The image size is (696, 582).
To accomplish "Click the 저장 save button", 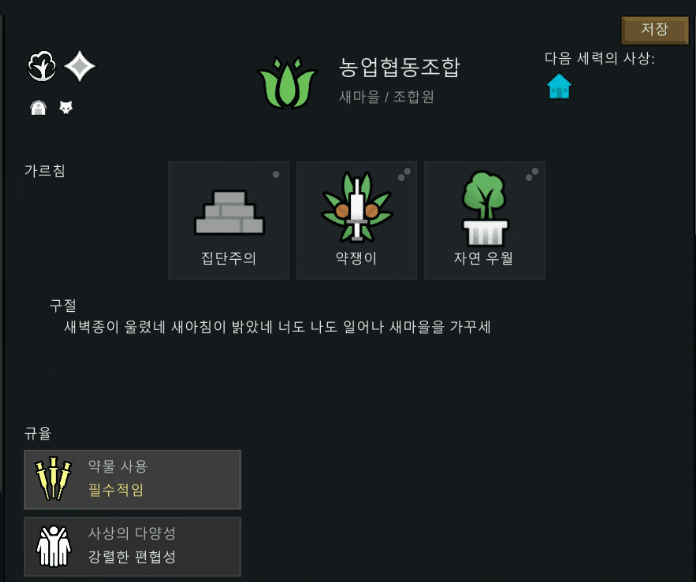I will pos(655,30).
